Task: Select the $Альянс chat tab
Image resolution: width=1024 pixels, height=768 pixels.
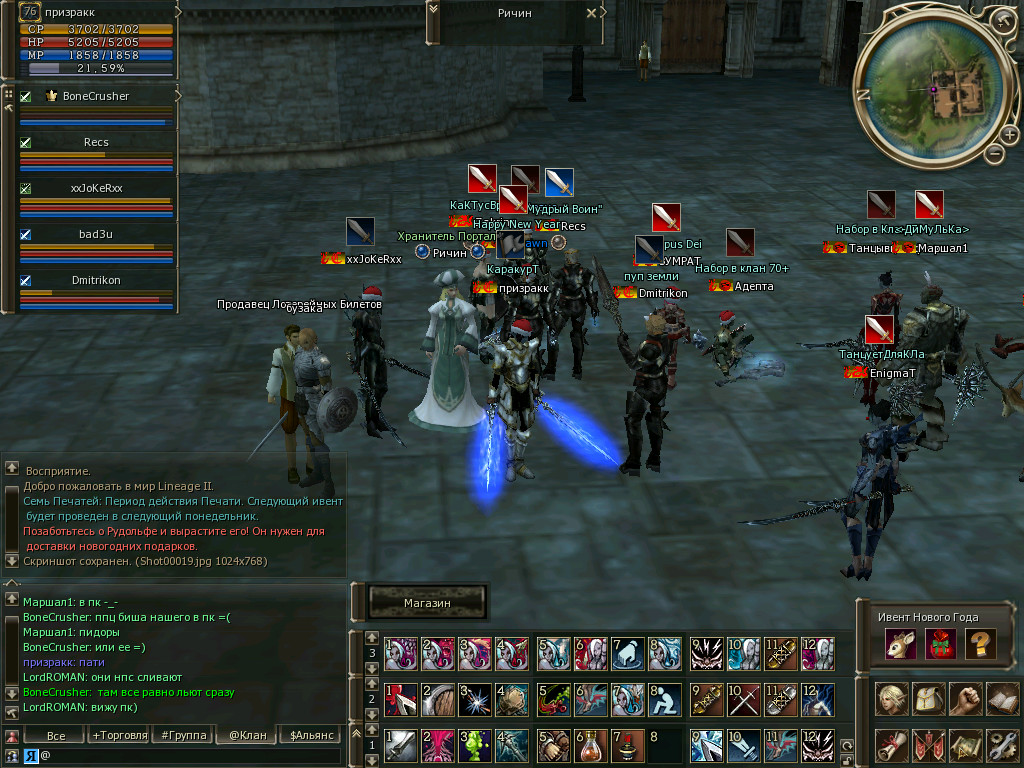Action: 307,735
